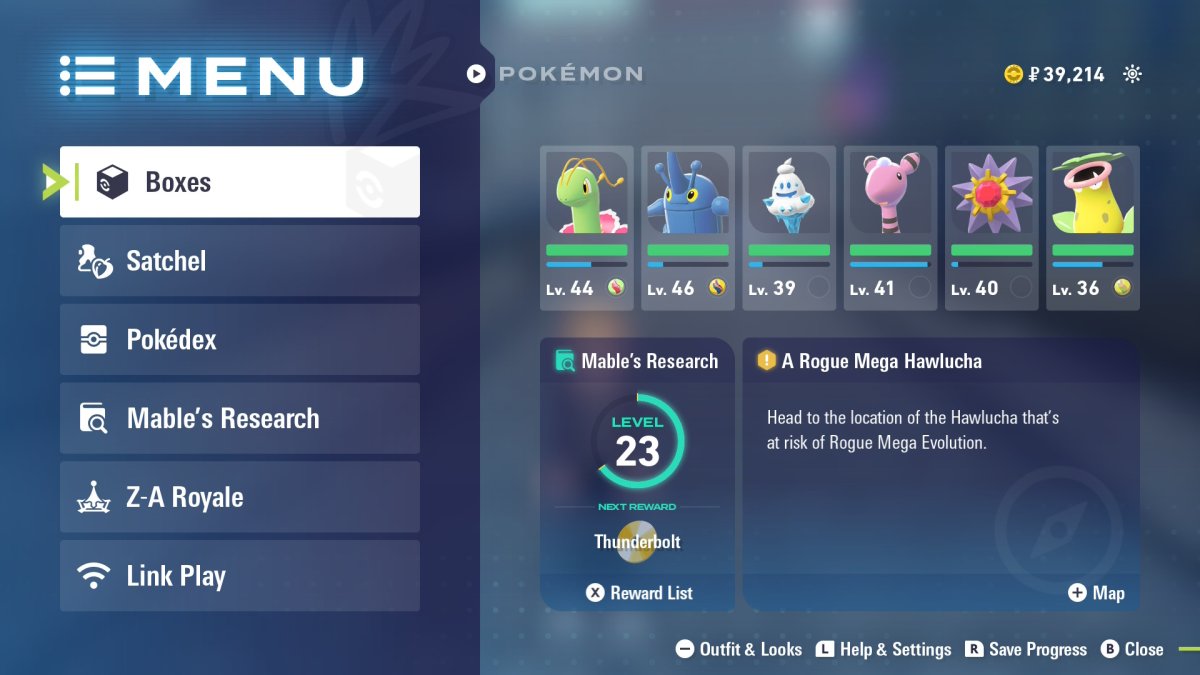Select the Link Play option
Viewport: 1200px width, 675px height.
pyautogui.click(x=240, y=576)
